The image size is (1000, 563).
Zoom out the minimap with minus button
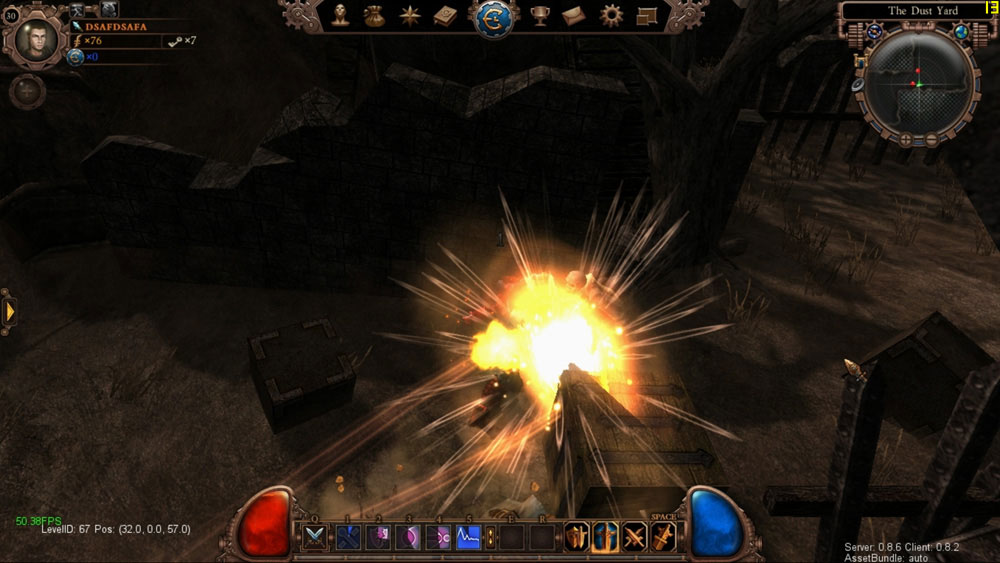(931, 139)
